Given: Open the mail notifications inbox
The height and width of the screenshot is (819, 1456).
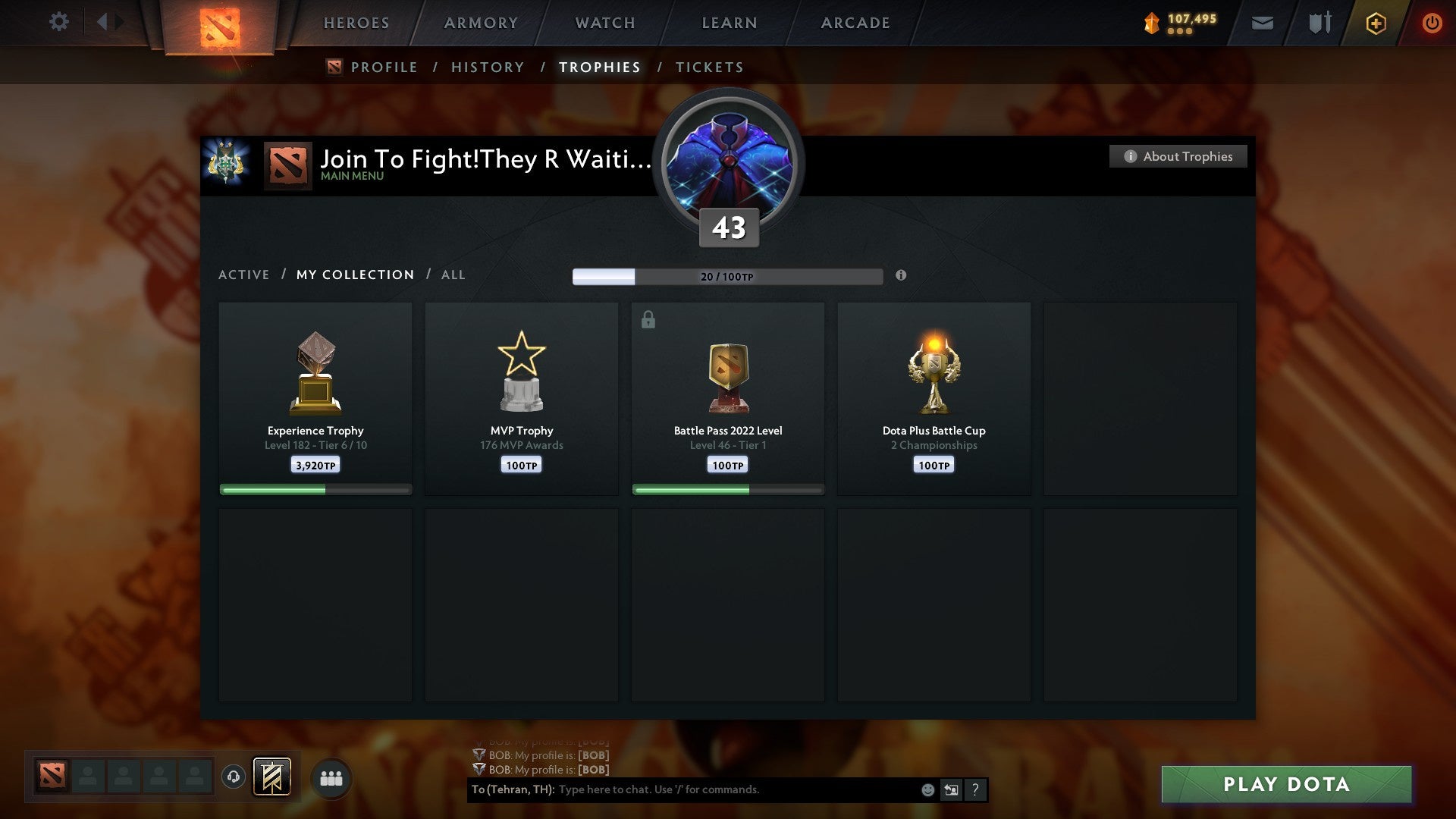Looking at the screenshot, I should [1262, 23].
